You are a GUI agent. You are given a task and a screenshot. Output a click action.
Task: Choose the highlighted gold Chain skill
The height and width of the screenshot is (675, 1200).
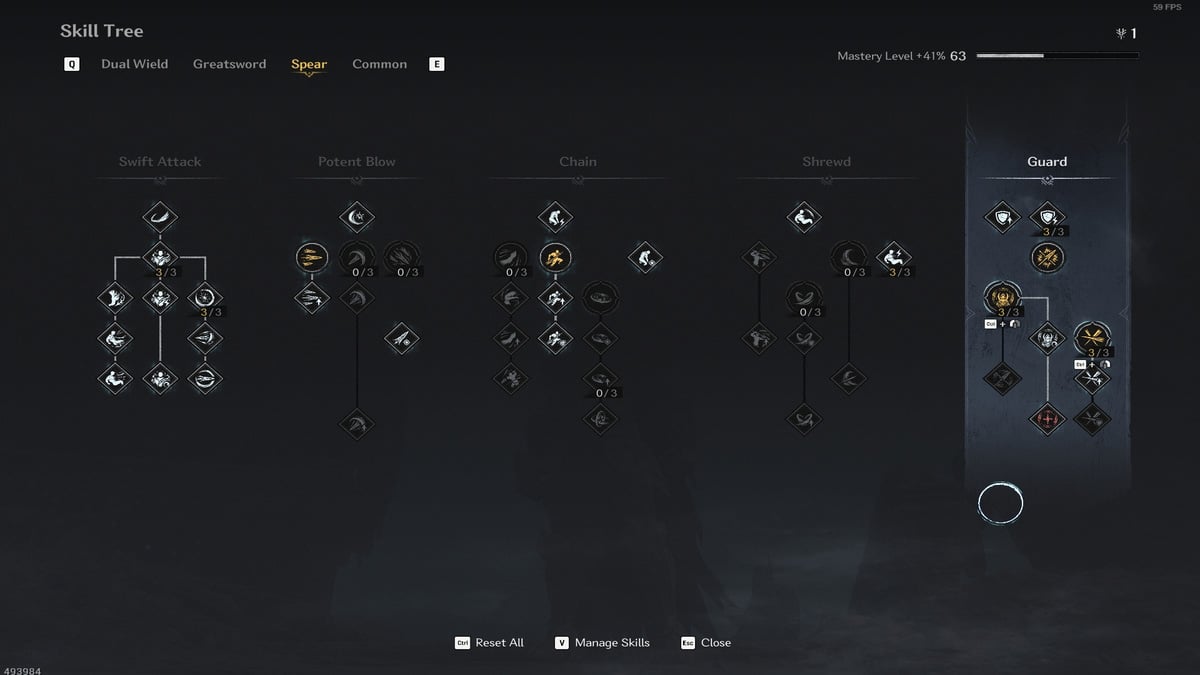pos(554,258)
